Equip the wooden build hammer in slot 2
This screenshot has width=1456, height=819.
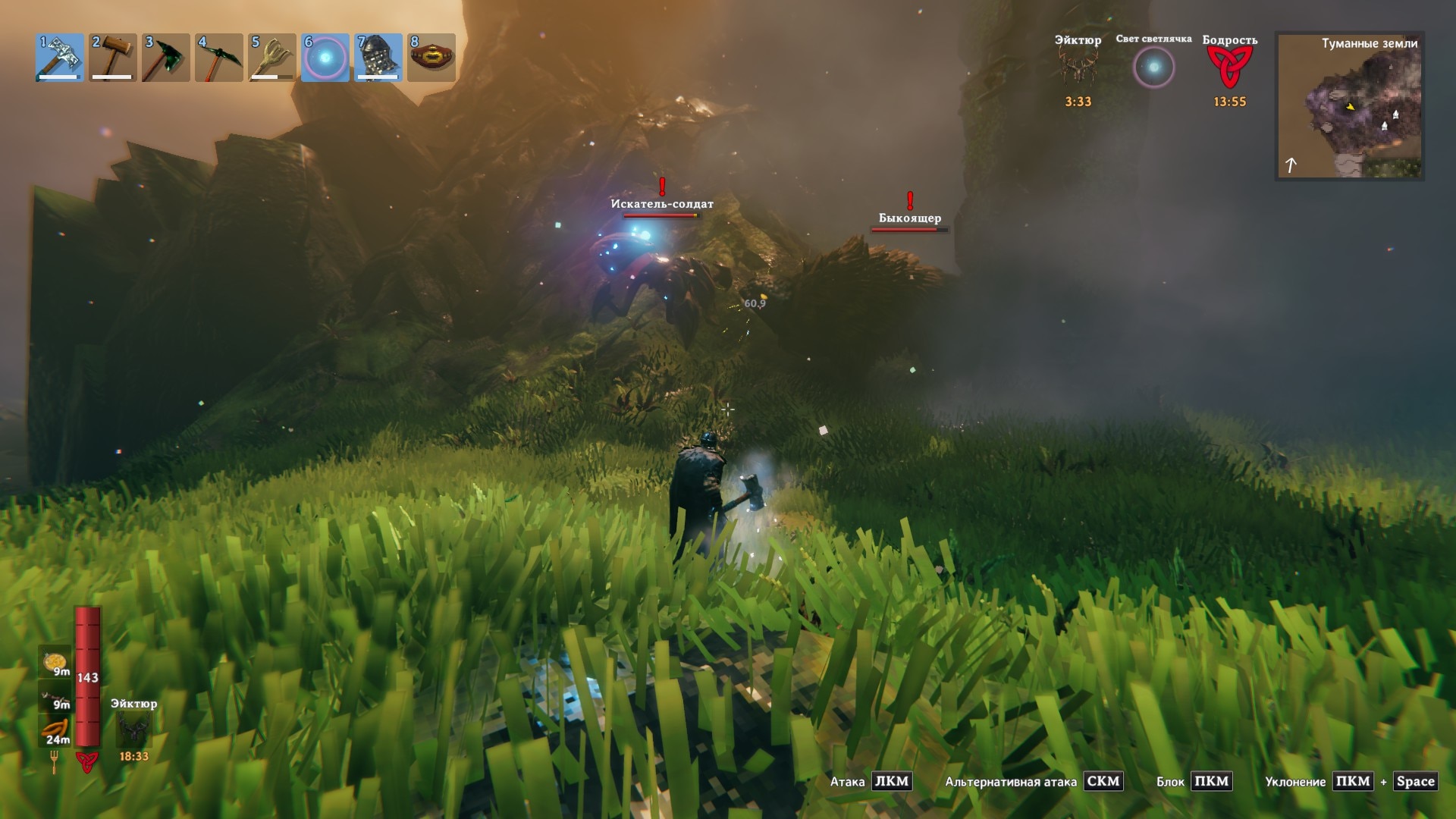pyautogui.click(x=113, y=58)
